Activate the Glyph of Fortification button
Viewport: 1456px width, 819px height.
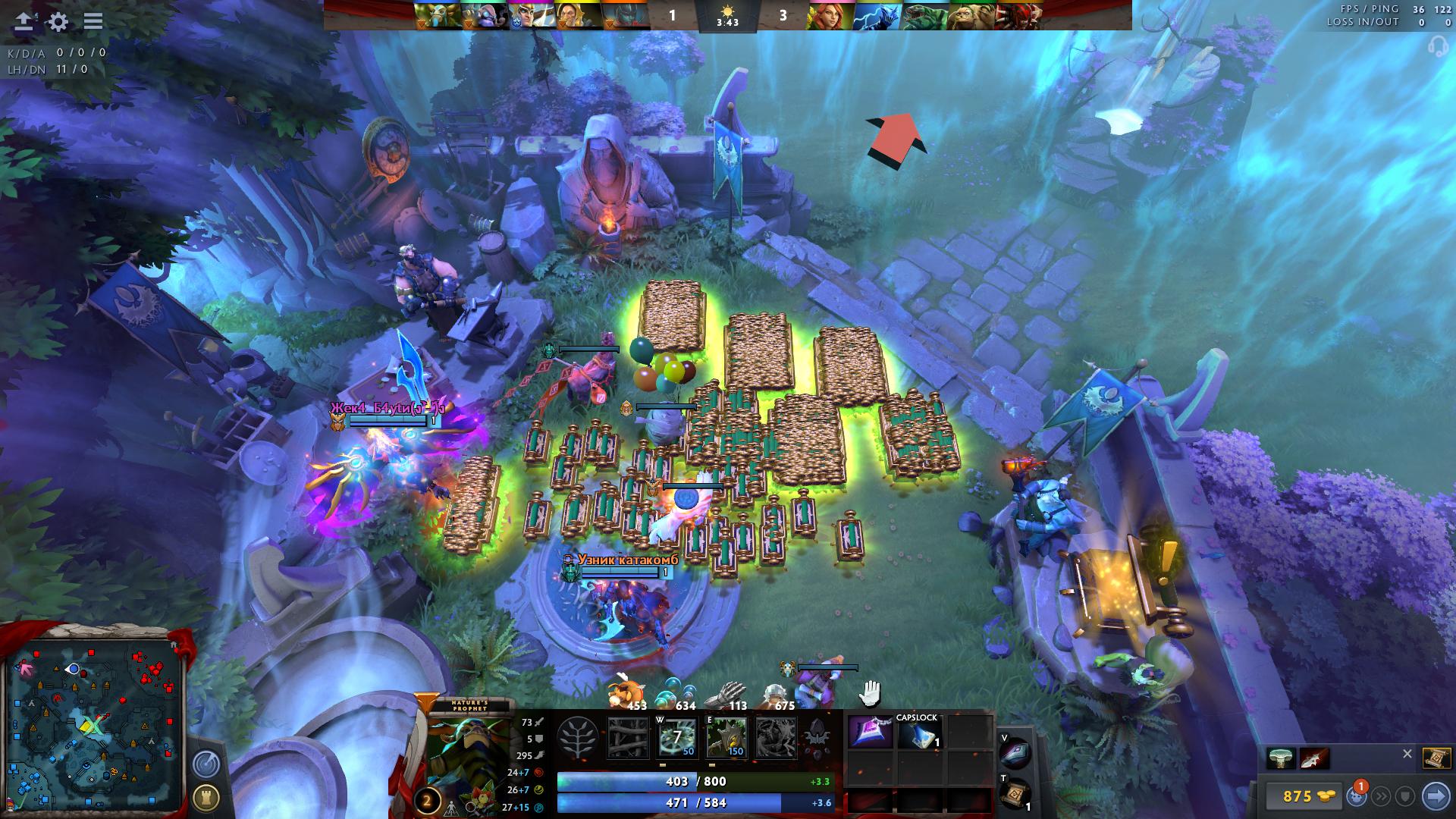[206, 798]
